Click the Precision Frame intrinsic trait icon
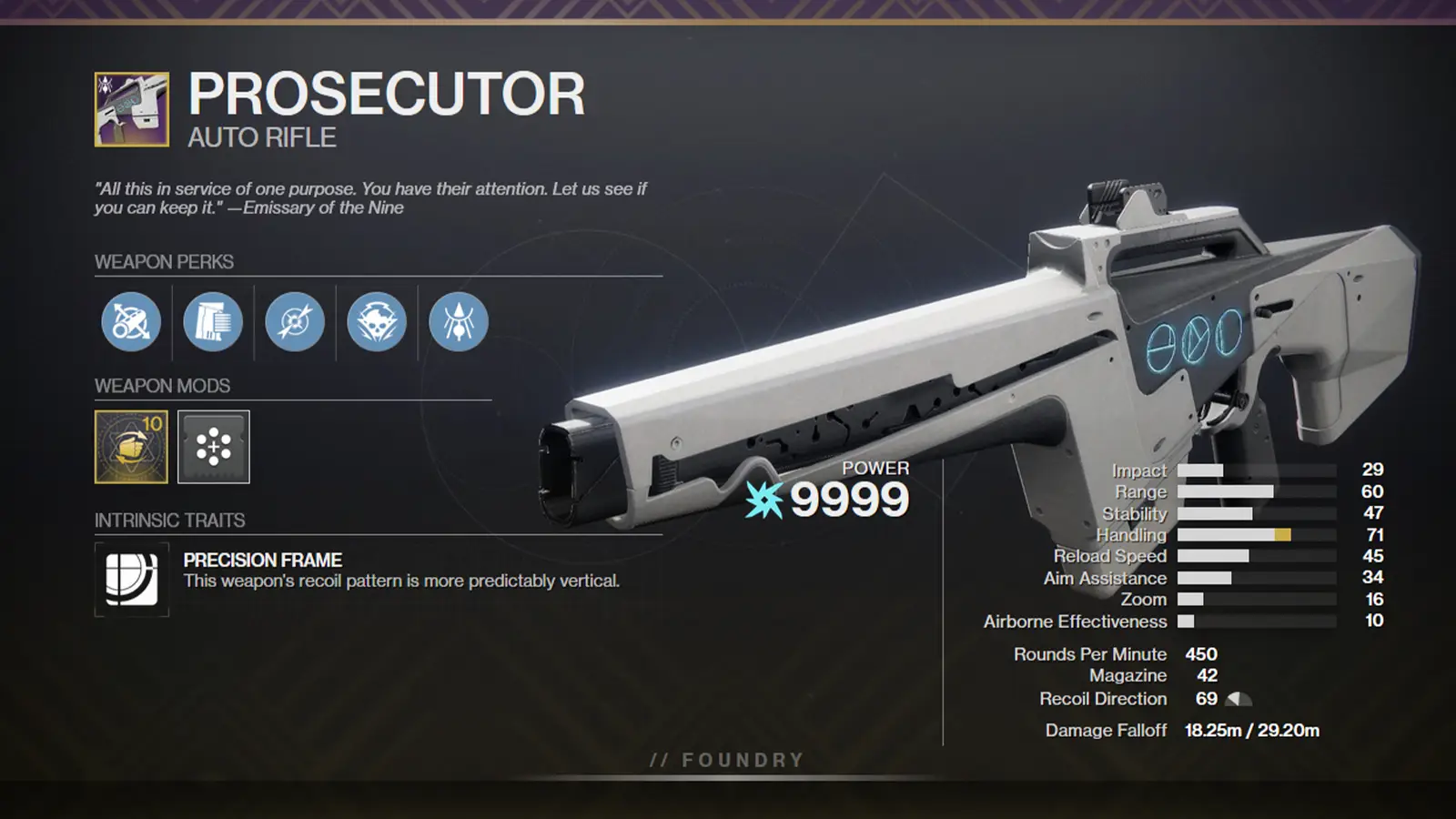This screenshot has height=819, width=1456. click(130, 580)
